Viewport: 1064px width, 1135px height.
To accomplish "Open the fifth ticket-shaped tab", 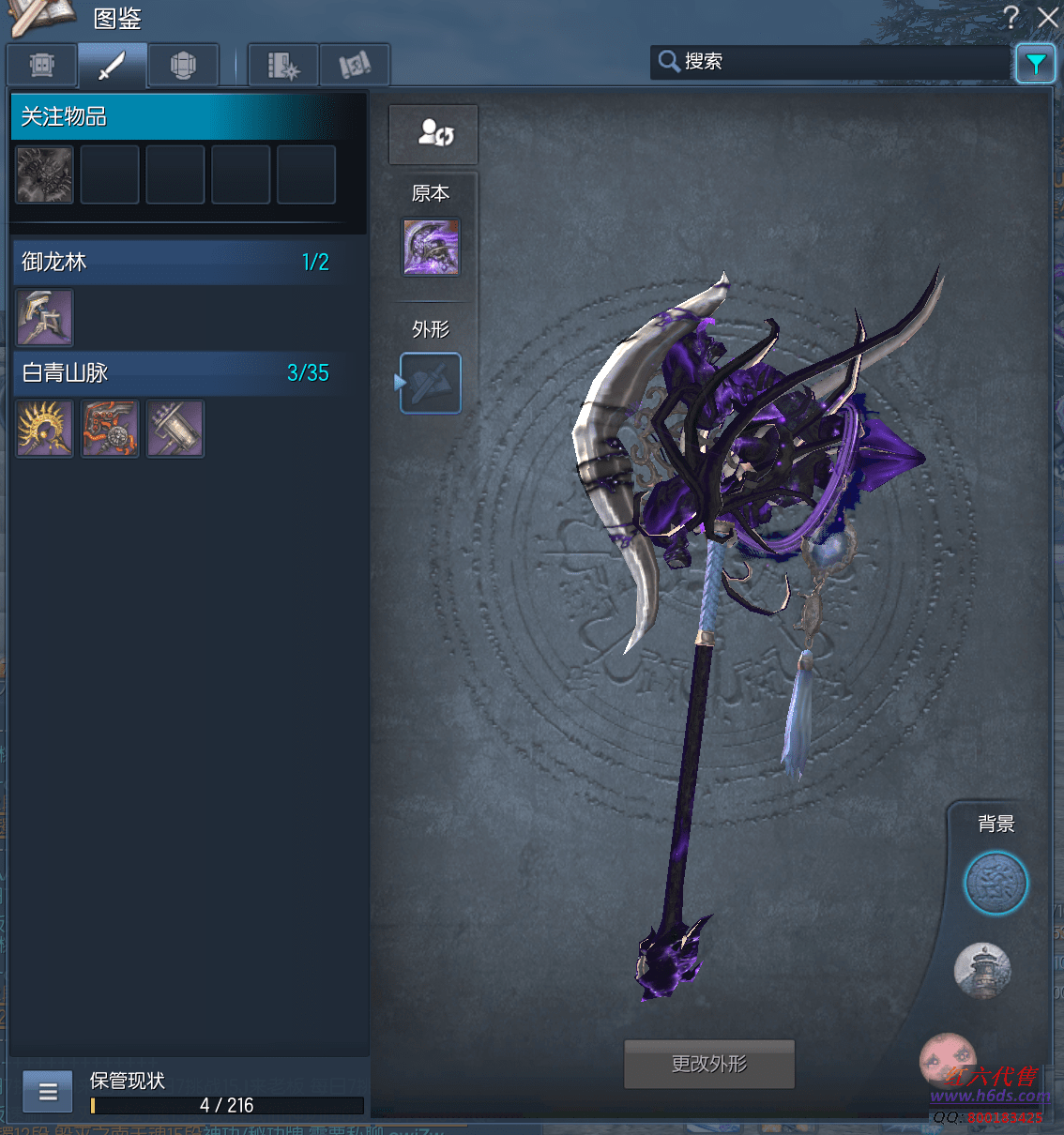I will 355,66.
